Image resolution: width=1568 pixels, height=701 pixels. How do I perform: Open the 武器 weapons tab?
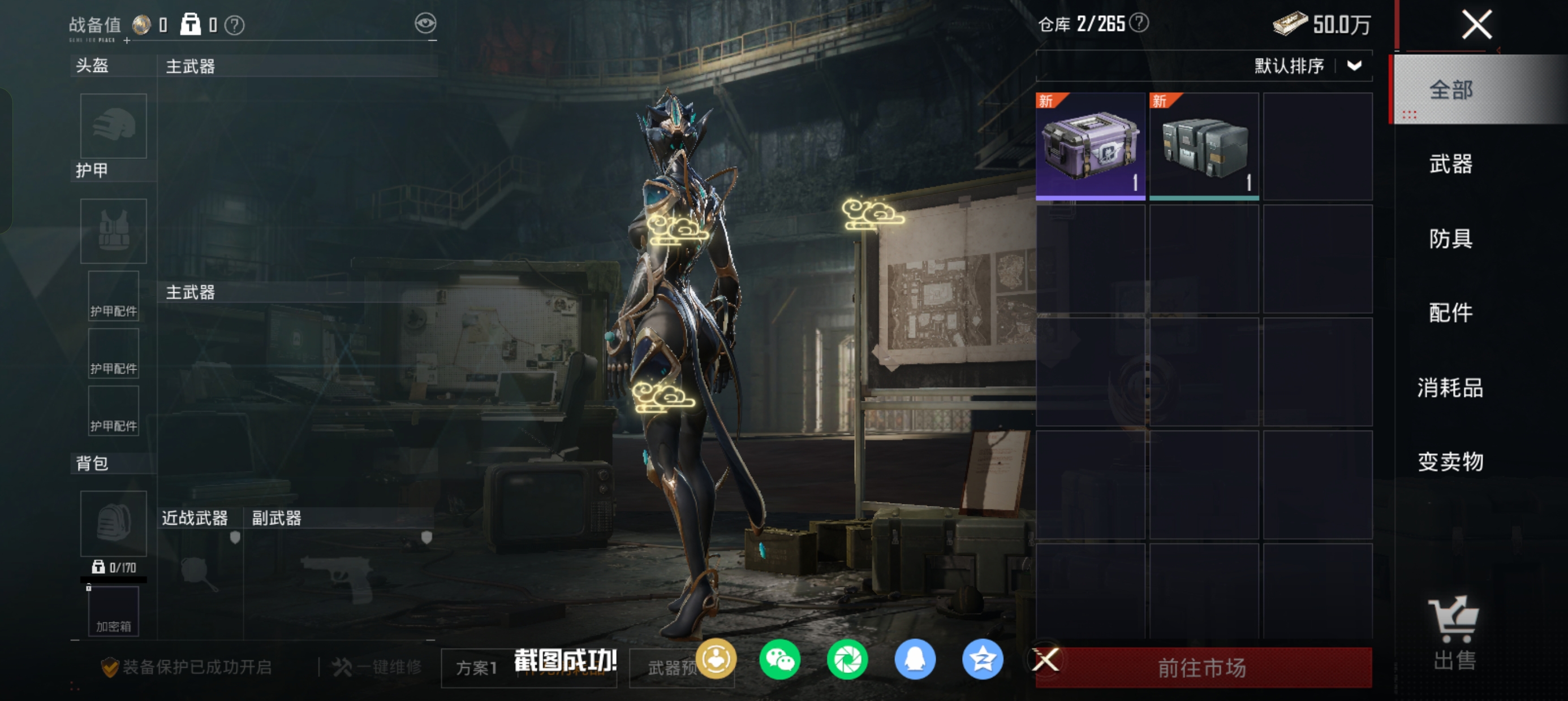tap(1450, 165)
